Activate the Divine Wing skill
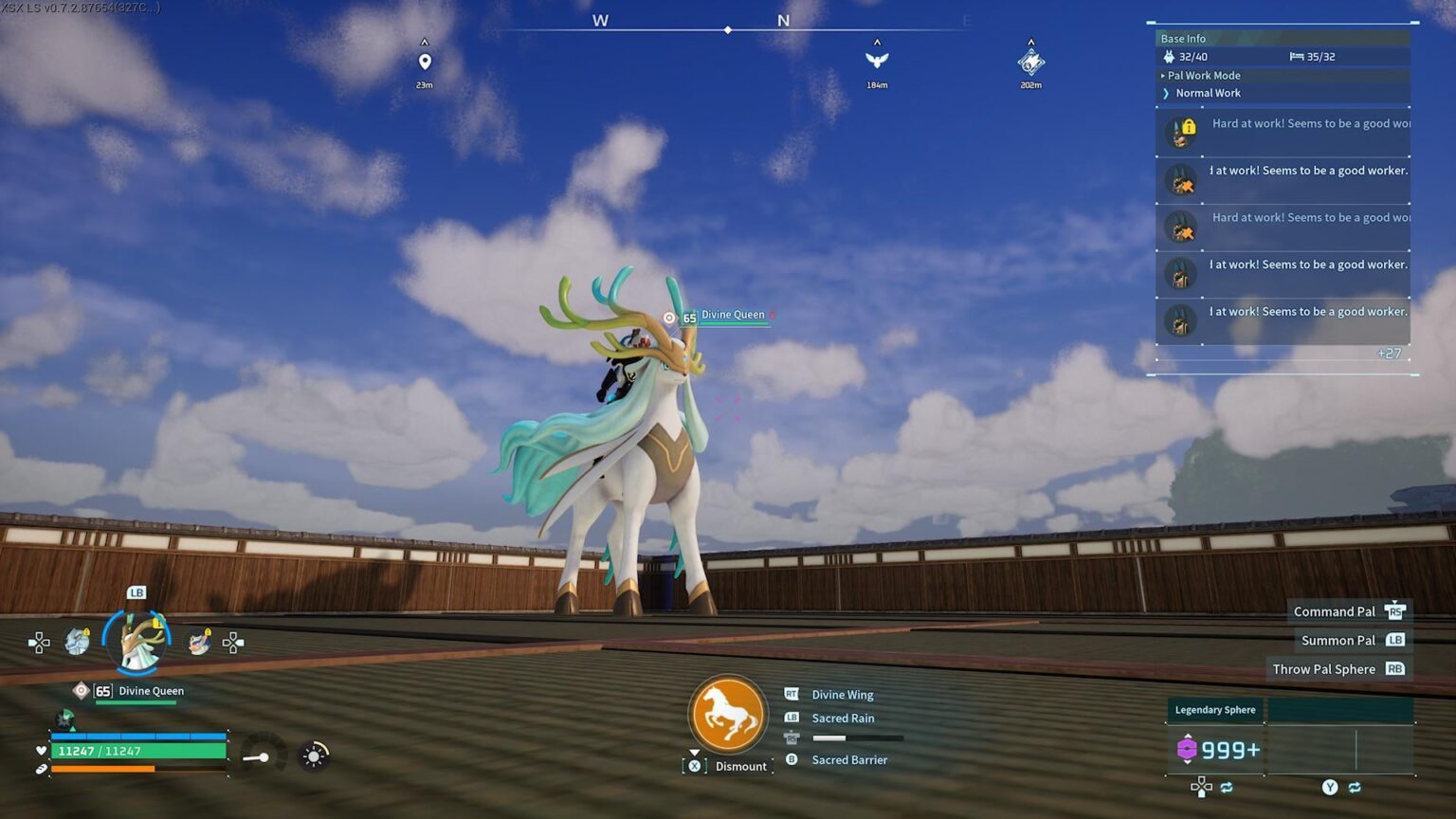 click(842, 695)
